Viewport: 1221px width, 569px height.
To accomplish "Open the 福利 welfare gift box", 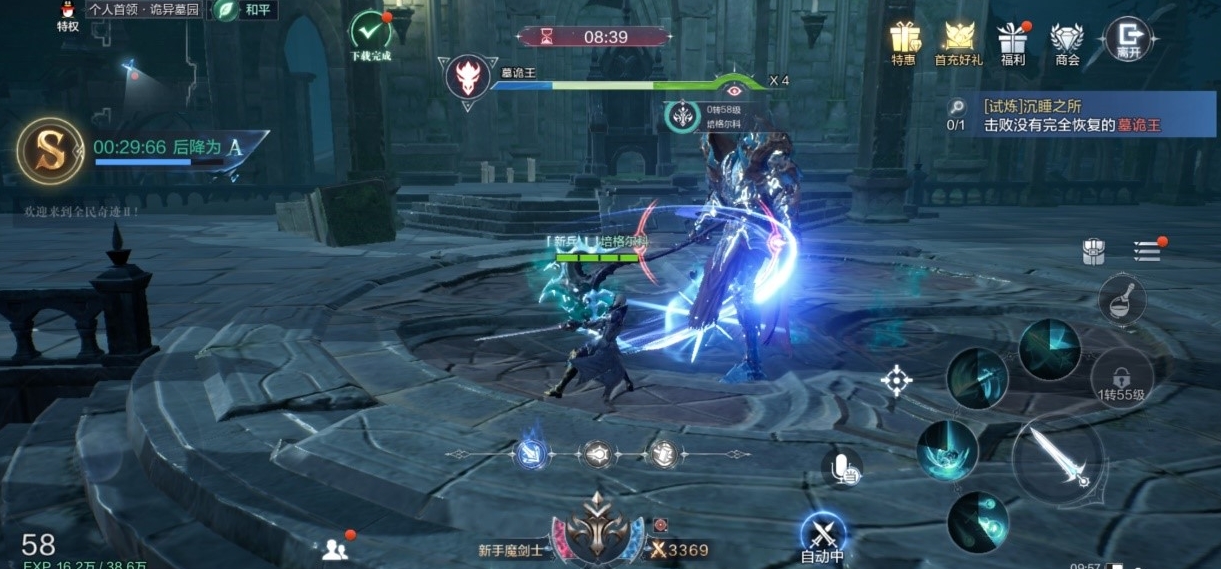I will 1013,41.
